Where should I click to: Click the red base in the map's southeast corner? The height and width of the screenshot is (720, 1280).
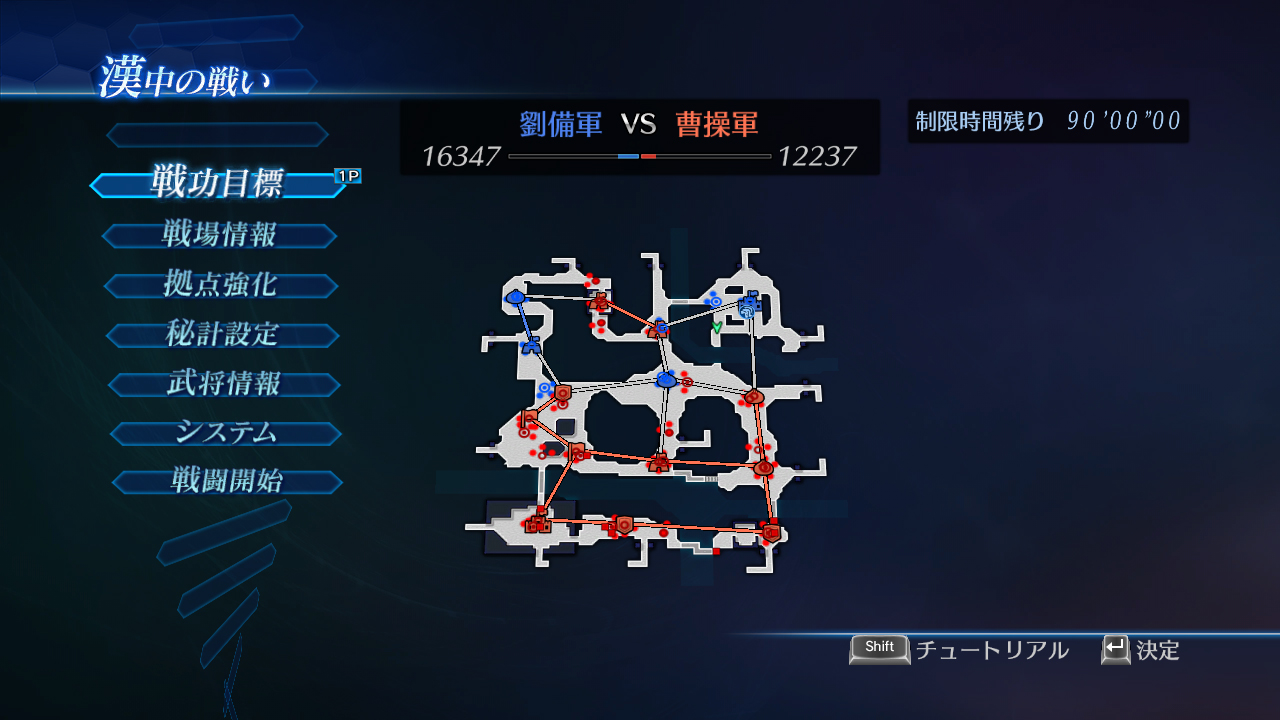(771, 533)
